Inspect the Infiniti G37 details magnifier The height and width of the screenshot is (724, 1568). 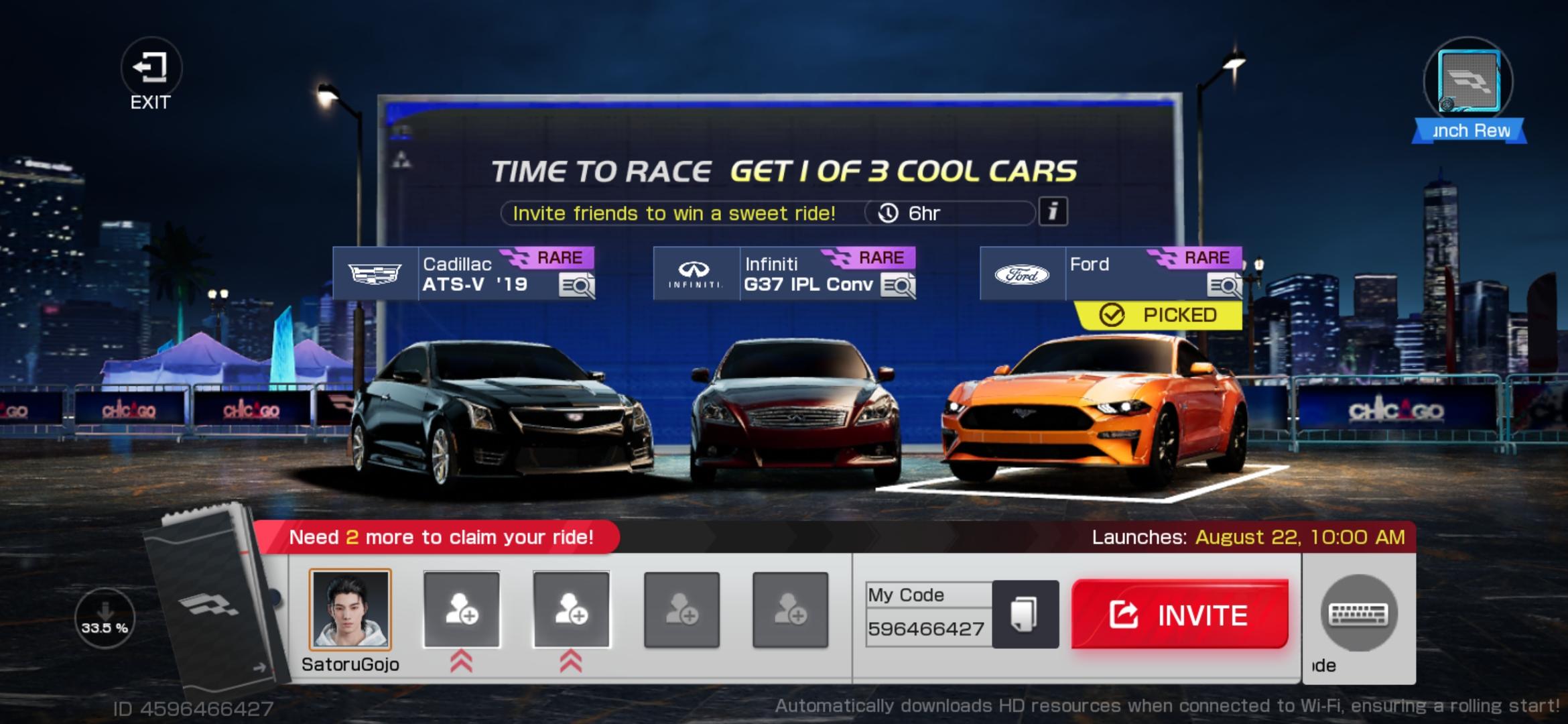coord(898,286)
